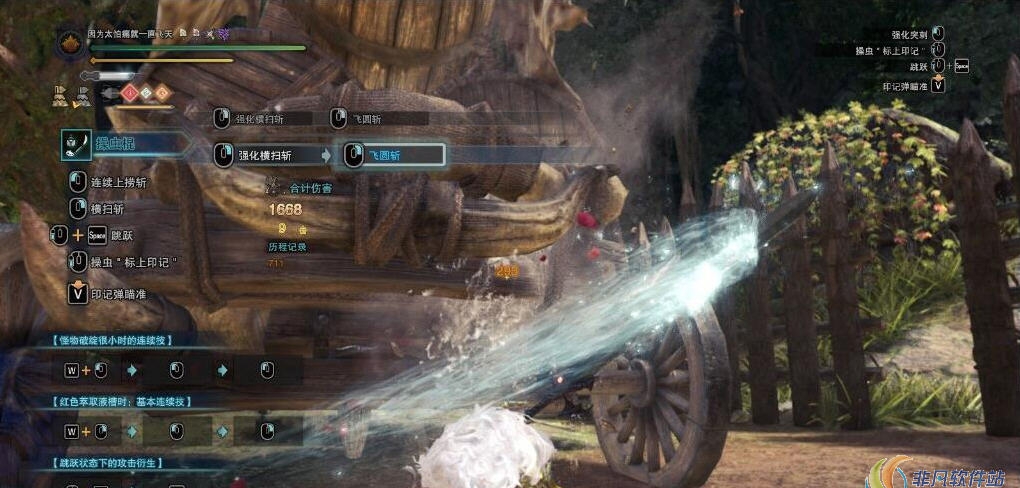This screenshot has height=488, width=1020.
Task: Choose the highlighted 飞圆斩 combo step
Action: coord(393,155)
